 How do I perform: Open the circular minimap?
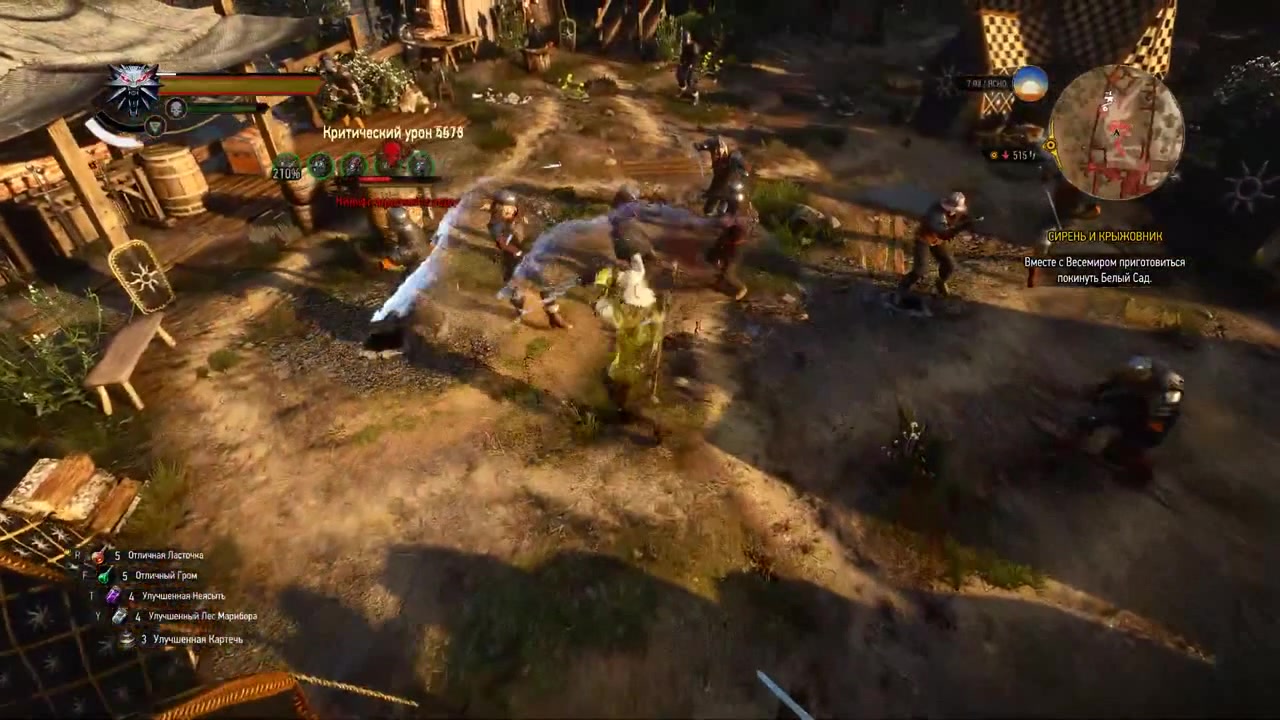click(x=1116, y=132)
